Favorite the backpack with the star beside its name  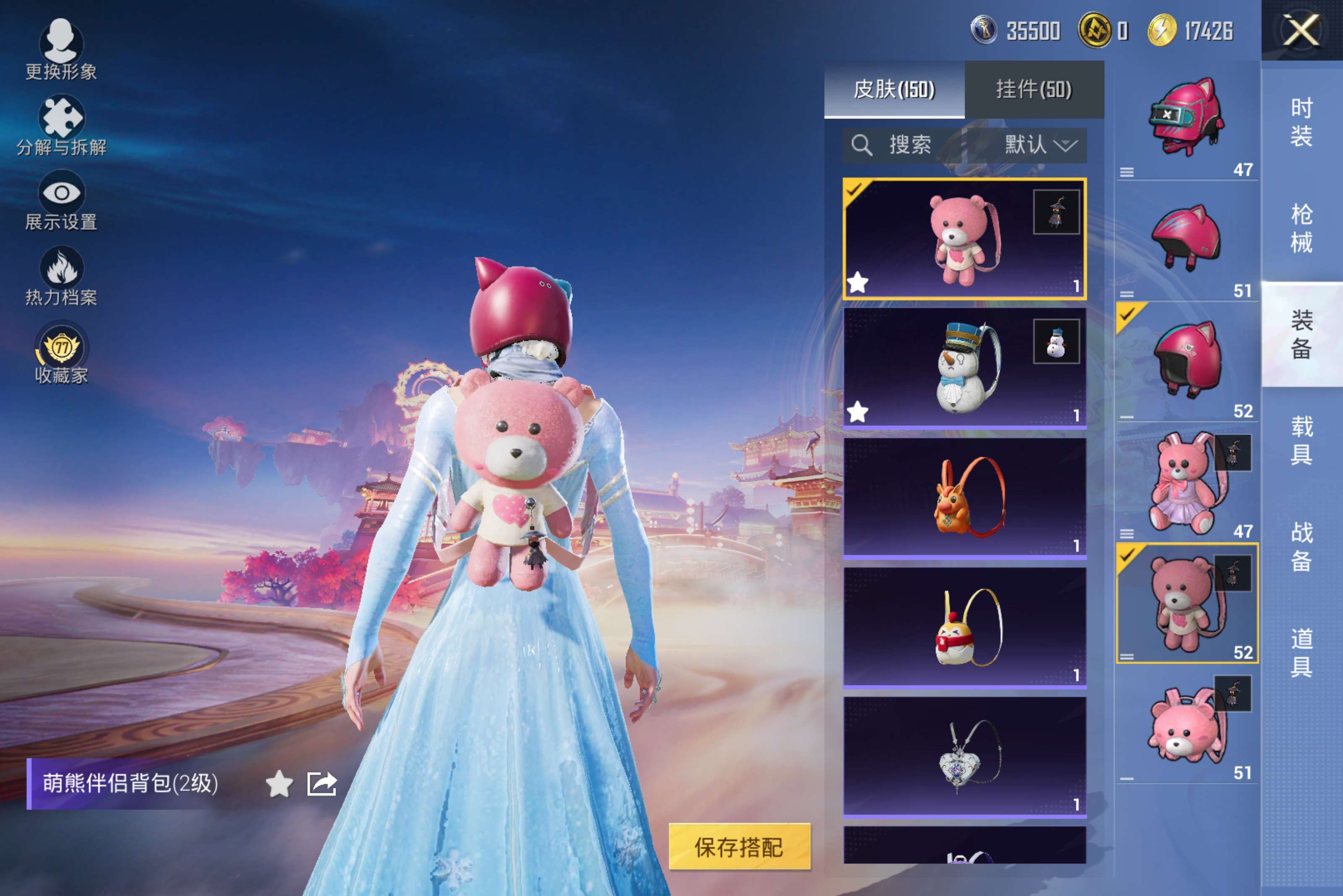coord(279,784)
